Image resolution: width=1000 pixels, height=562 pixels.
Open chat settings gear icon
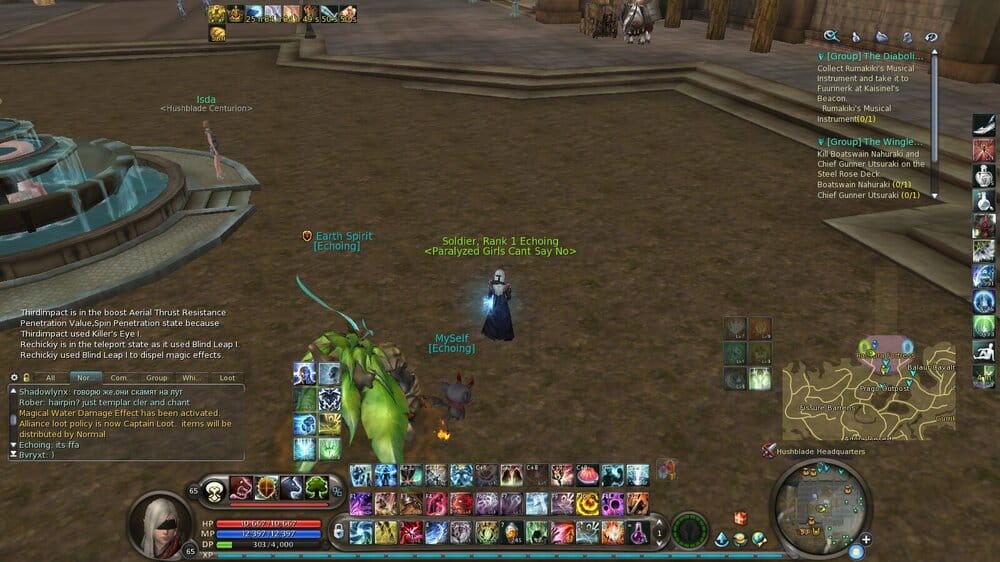click(14, 378)
